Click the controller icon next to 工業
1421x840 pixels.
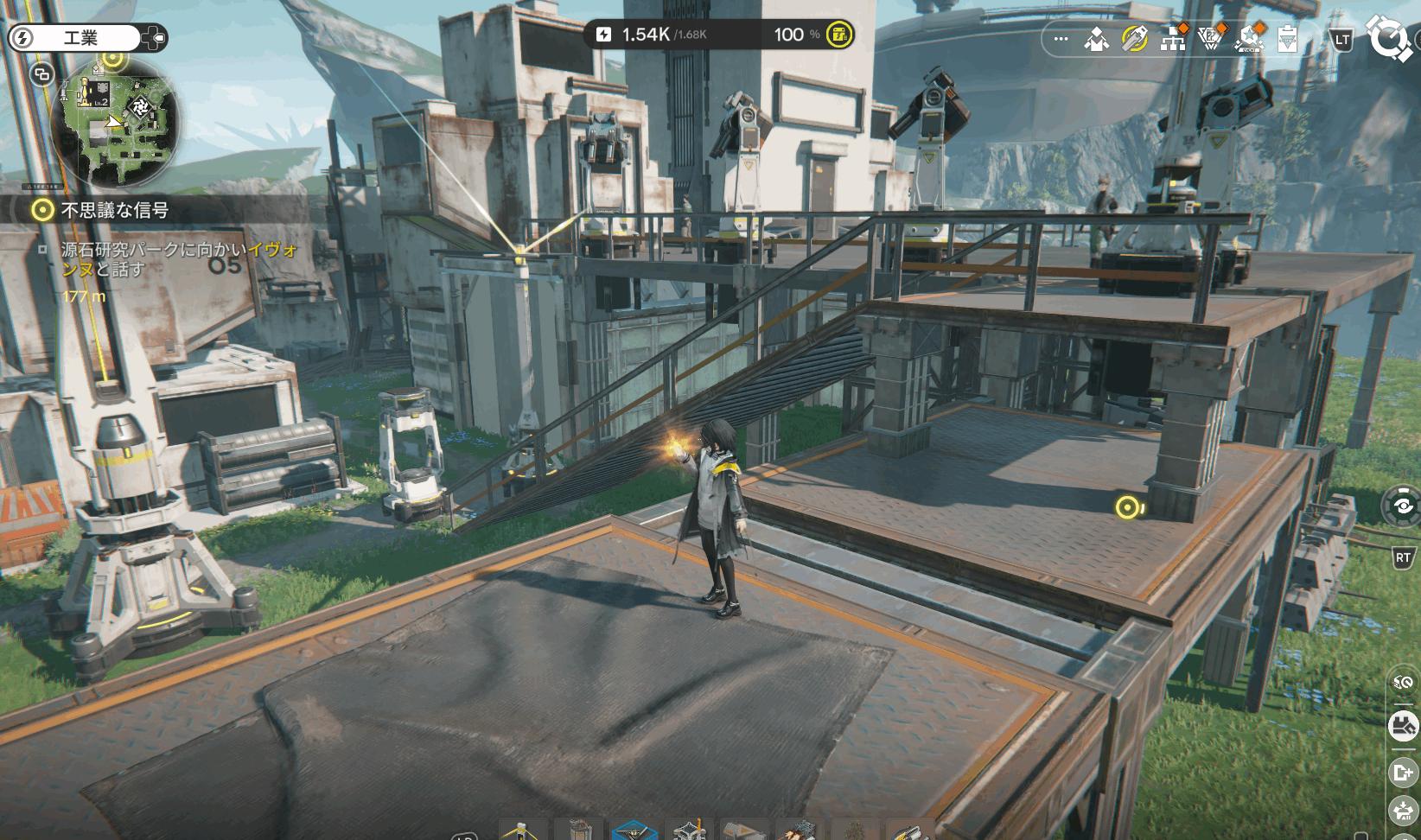click(x=155, y=38)
